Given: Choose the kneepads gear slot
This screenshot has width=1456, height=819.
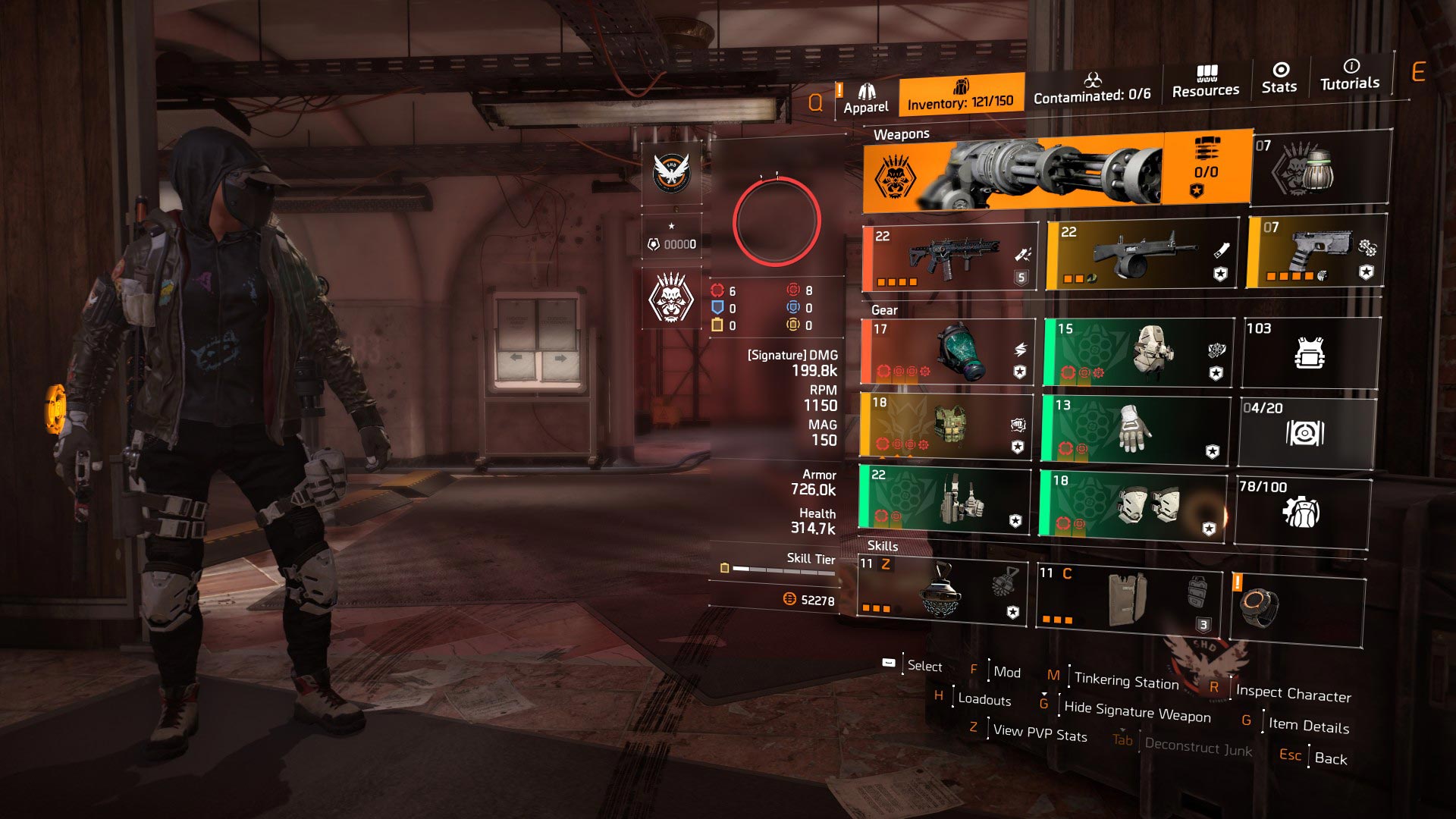Looking at the screenshot, I should click(x=1133, y=503).
